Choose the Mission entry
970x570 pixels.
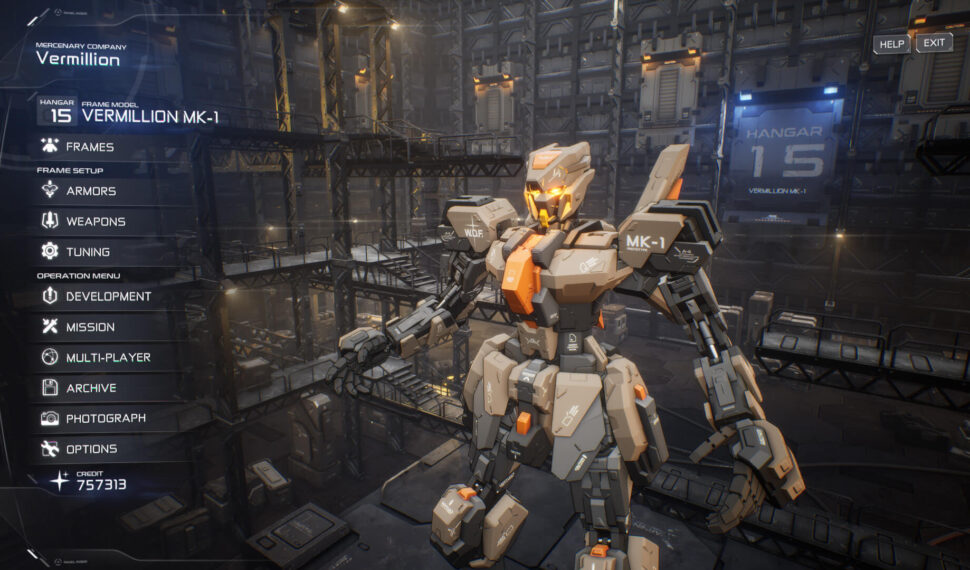point(90,327)
